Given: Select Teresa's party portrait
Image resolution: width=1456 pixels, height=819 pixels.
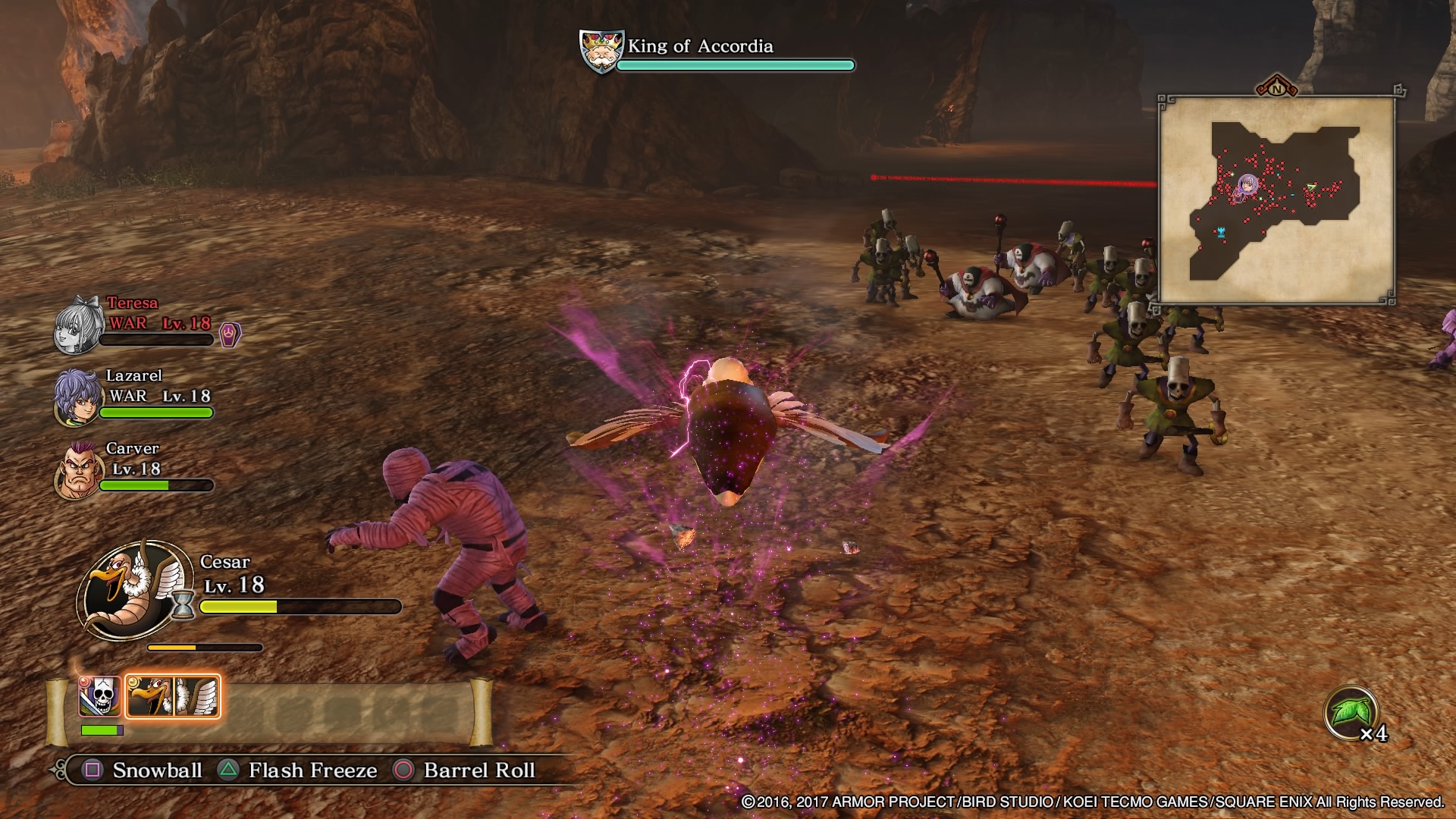Looking at the screenshot, I should 77,328.
